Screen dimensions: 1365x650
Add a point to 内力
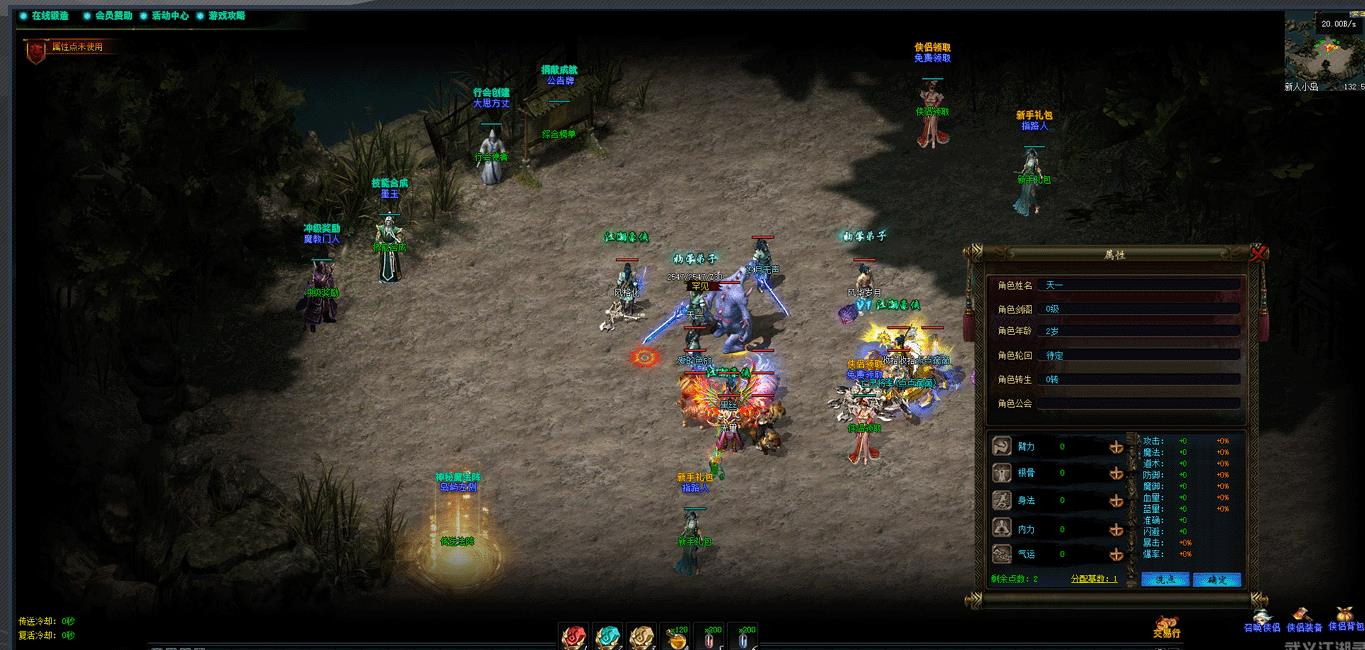(1117, 528)
